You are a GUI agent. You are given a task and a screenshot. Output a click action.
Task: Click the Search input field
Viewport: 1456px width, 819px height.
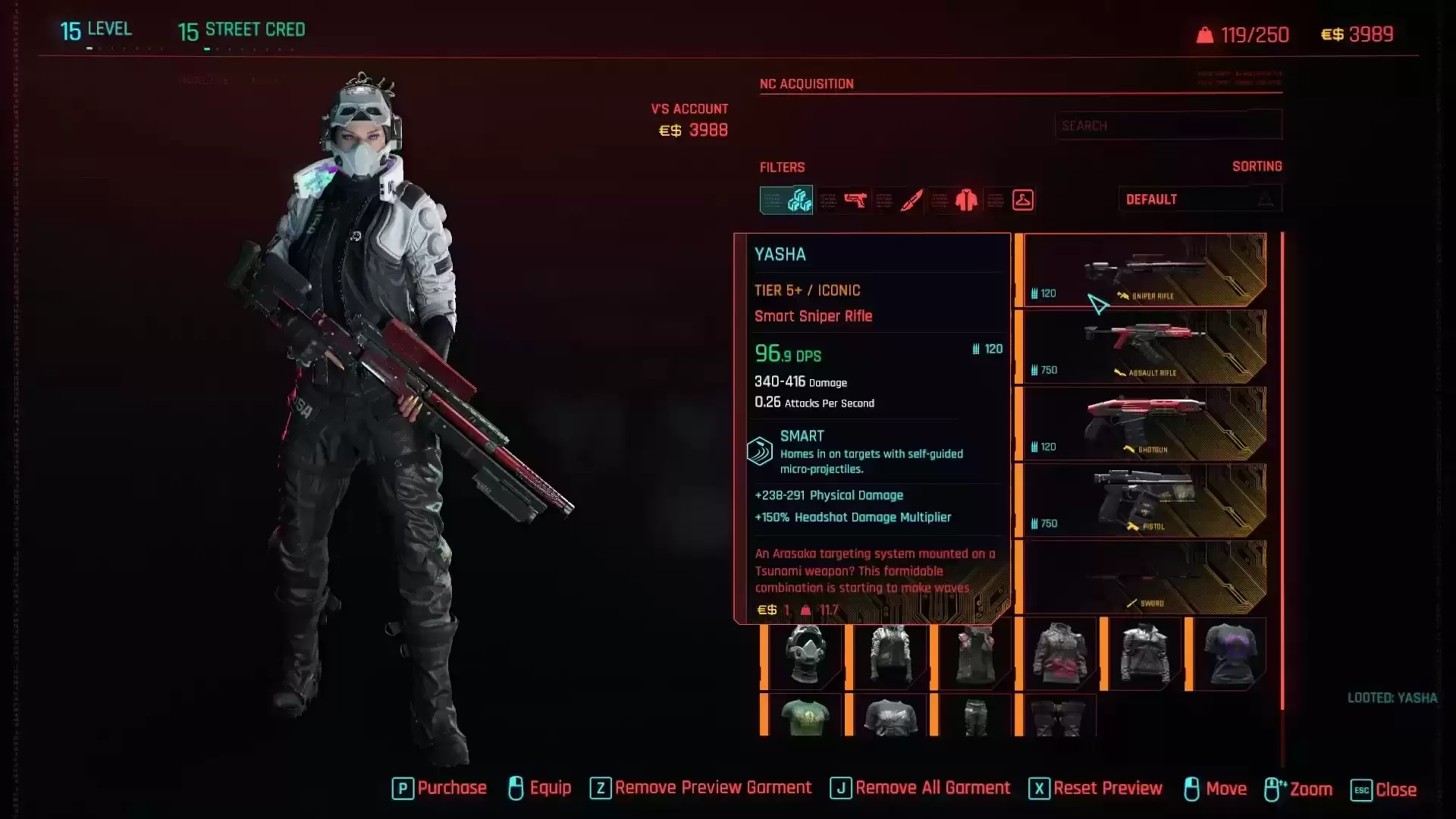(1168, 125)
